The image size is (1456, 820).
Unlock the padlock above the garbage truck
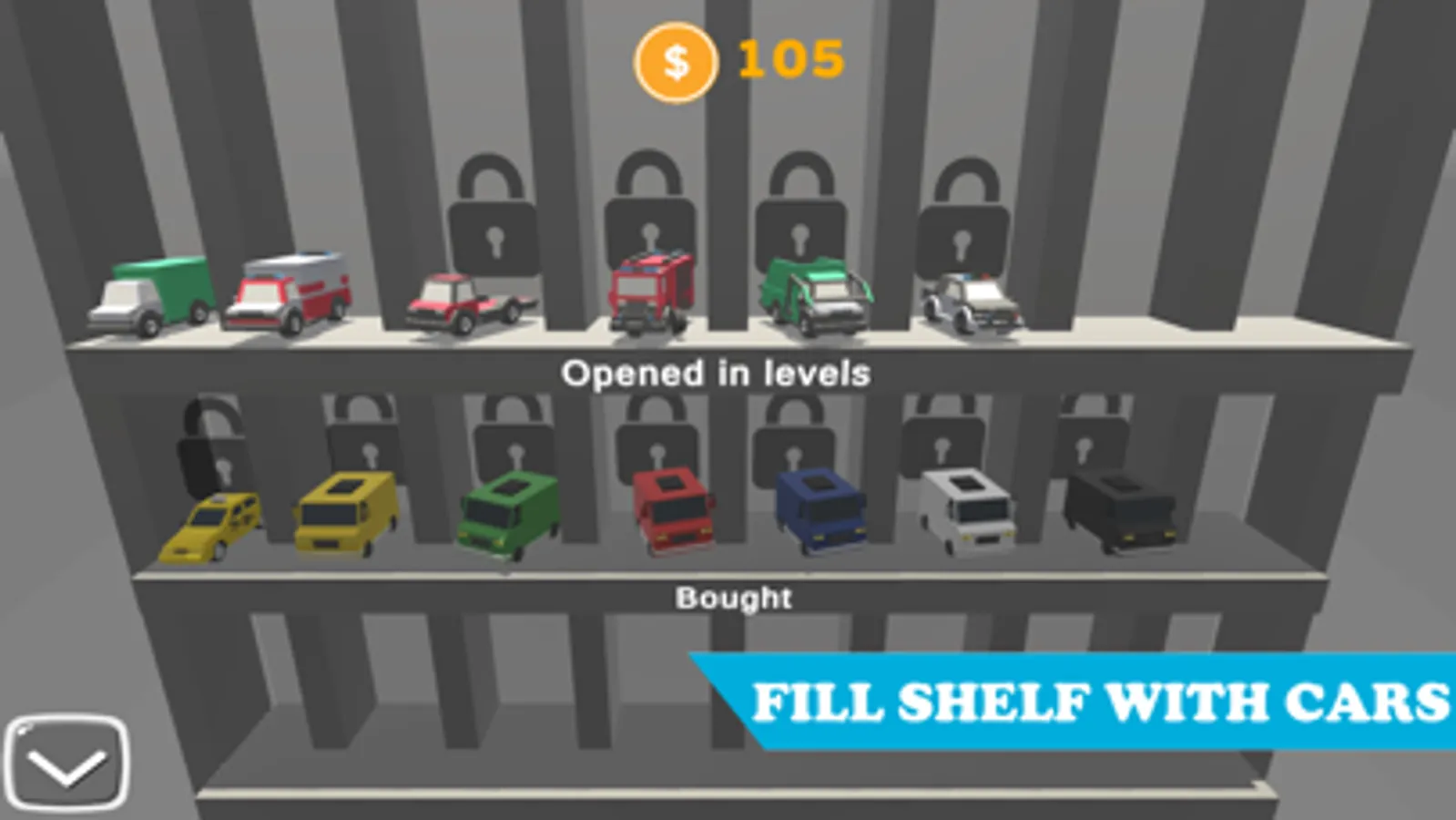pyautogui.click(x=801, y=205)
